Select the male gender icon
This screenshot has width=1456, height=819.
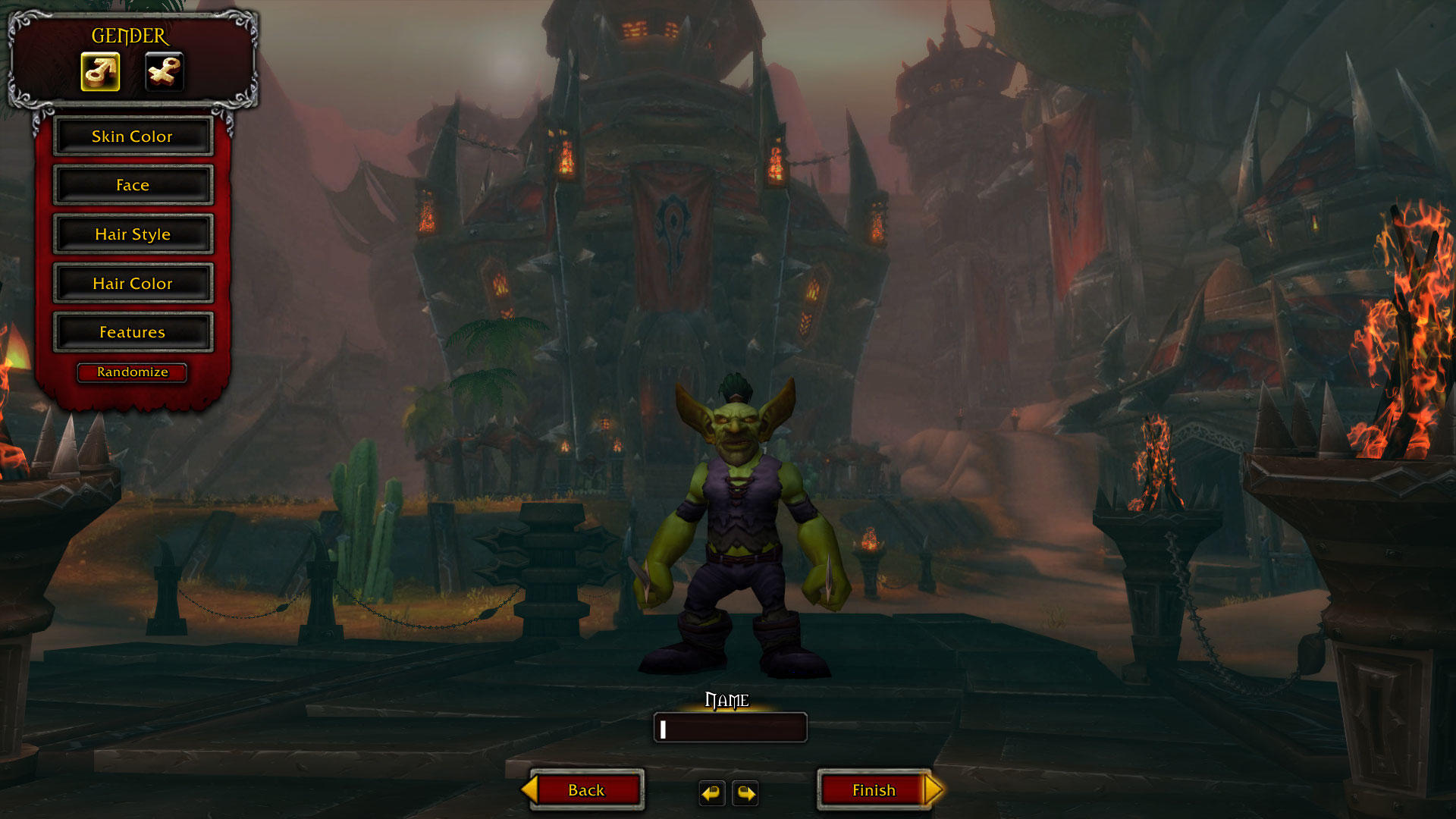click(x=100, y=72)
